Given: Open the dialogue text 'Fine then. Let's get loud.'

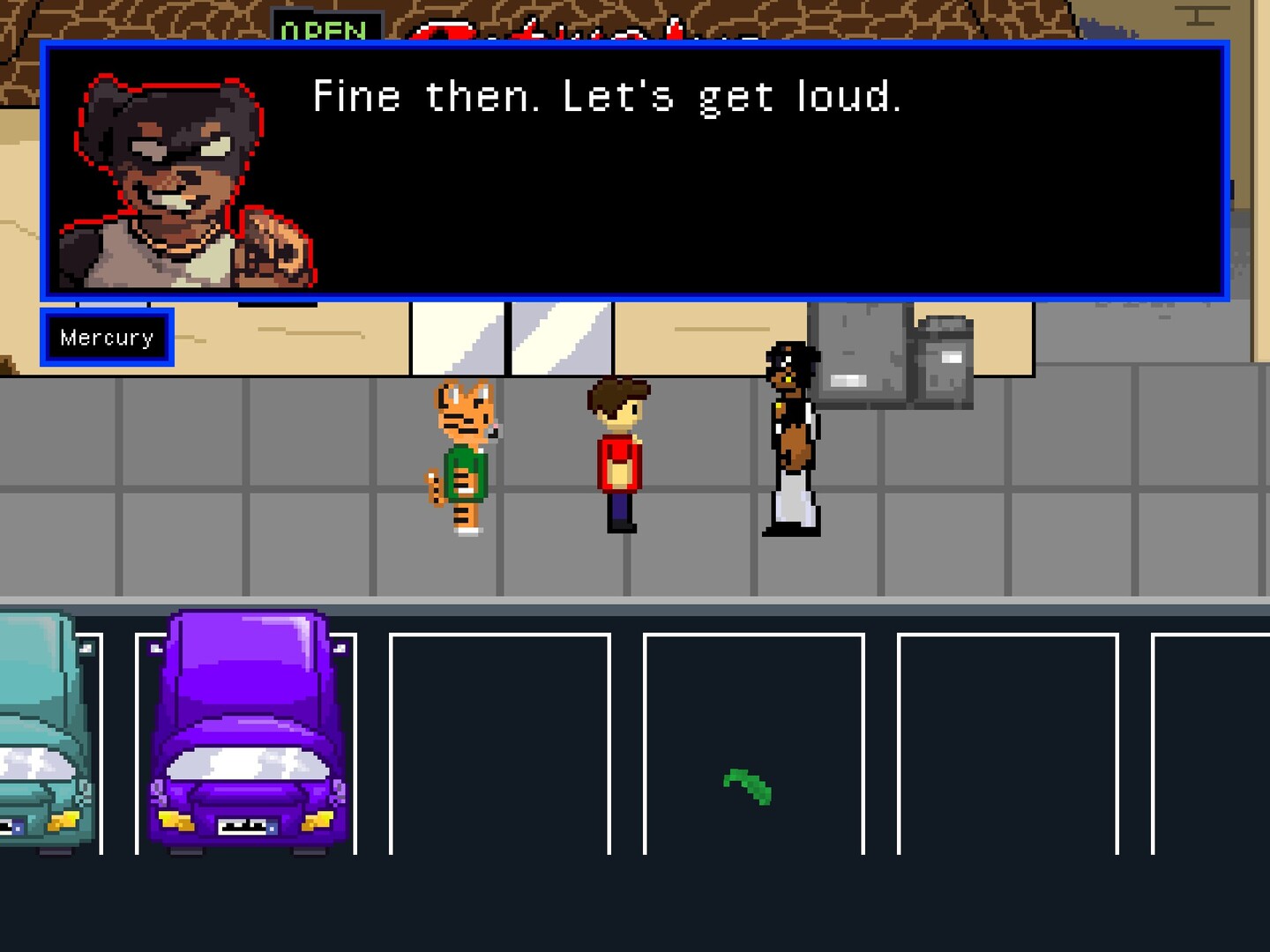Looking at the screenshot, I should pos(609,97).
